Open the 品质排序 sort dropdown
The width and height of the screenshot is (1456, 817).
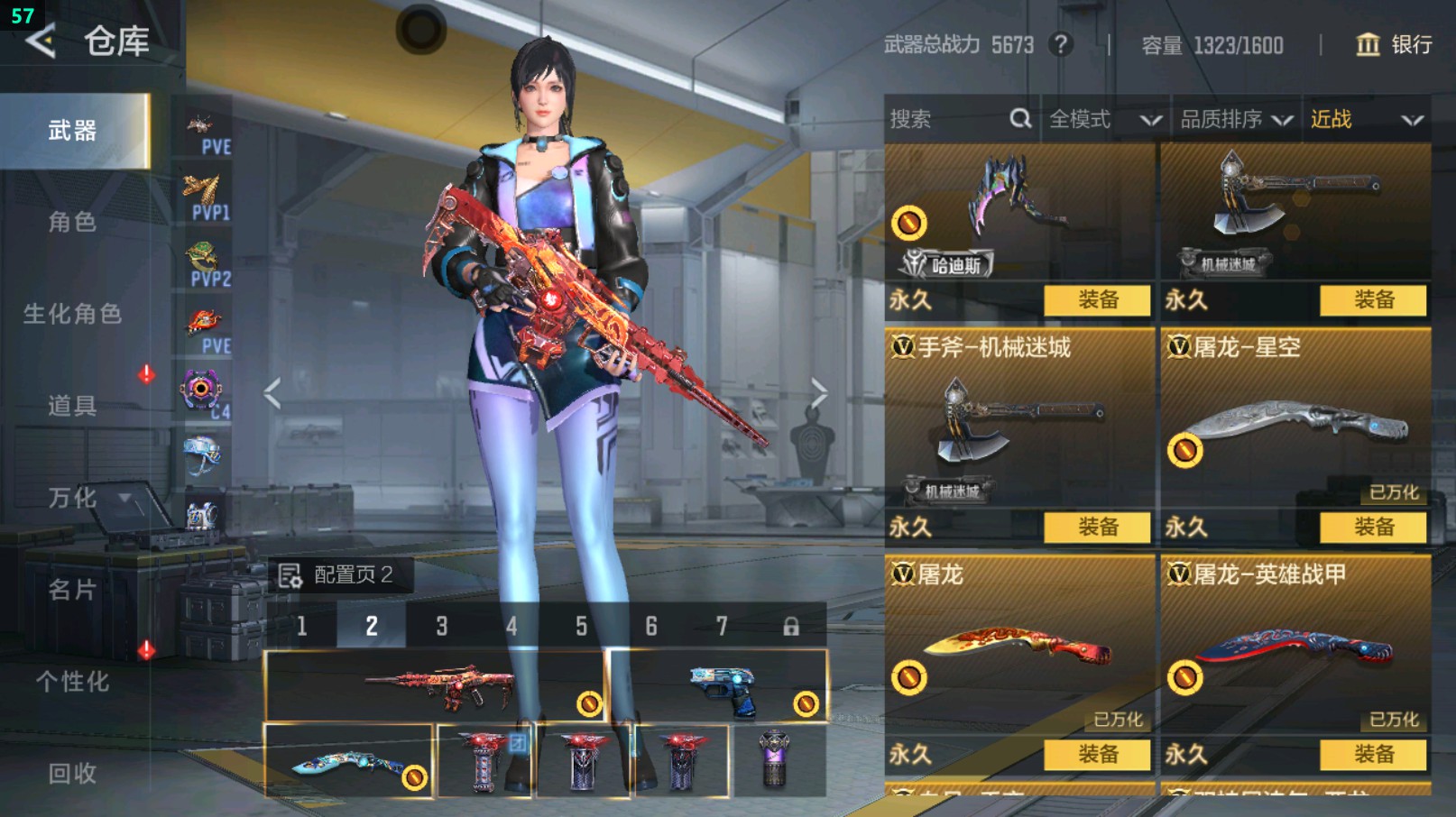[x=1236, y=119]
